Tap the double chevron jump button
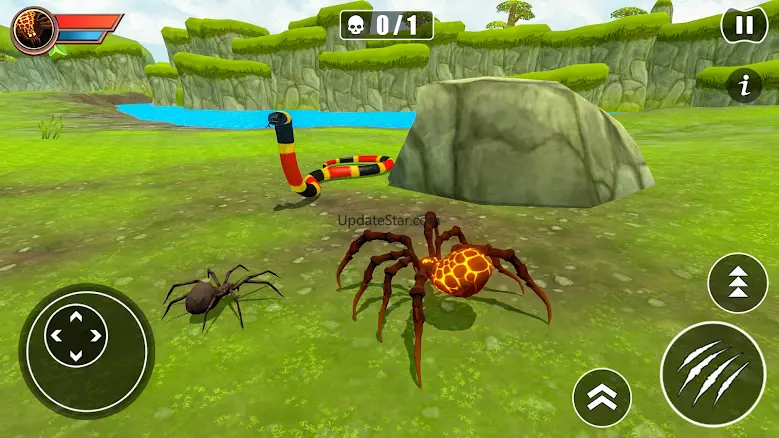779x438 pixels. point(601,397)
